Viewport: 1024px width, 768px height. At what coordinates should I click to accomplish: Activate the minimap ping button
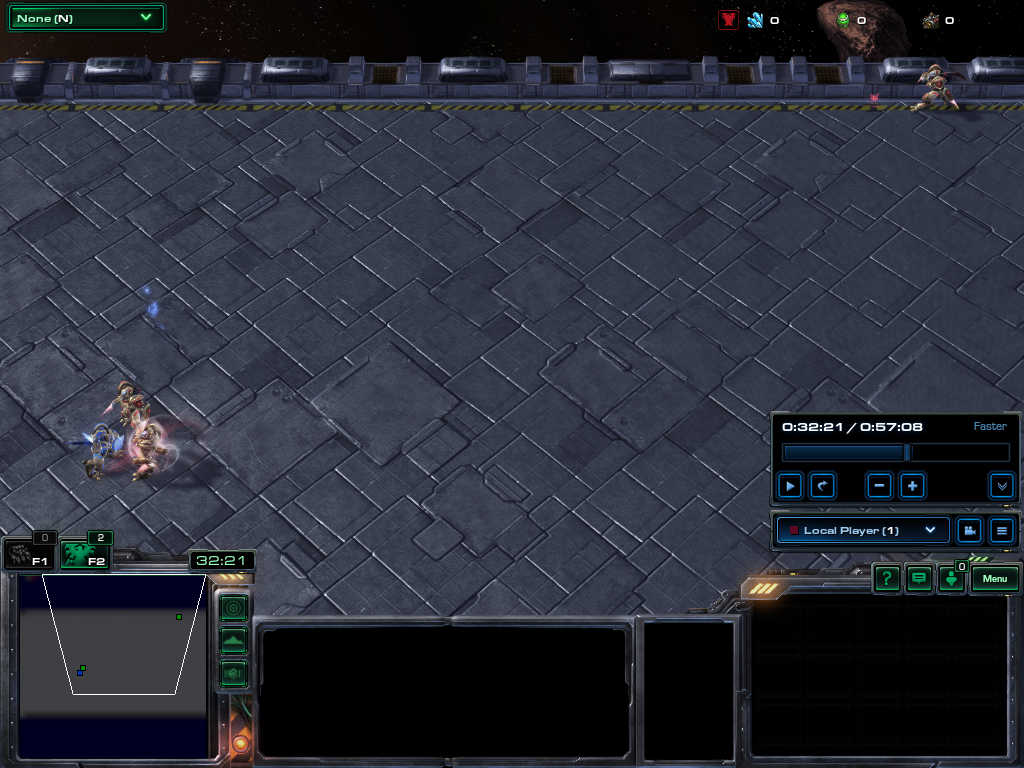[x=233, y=607]
